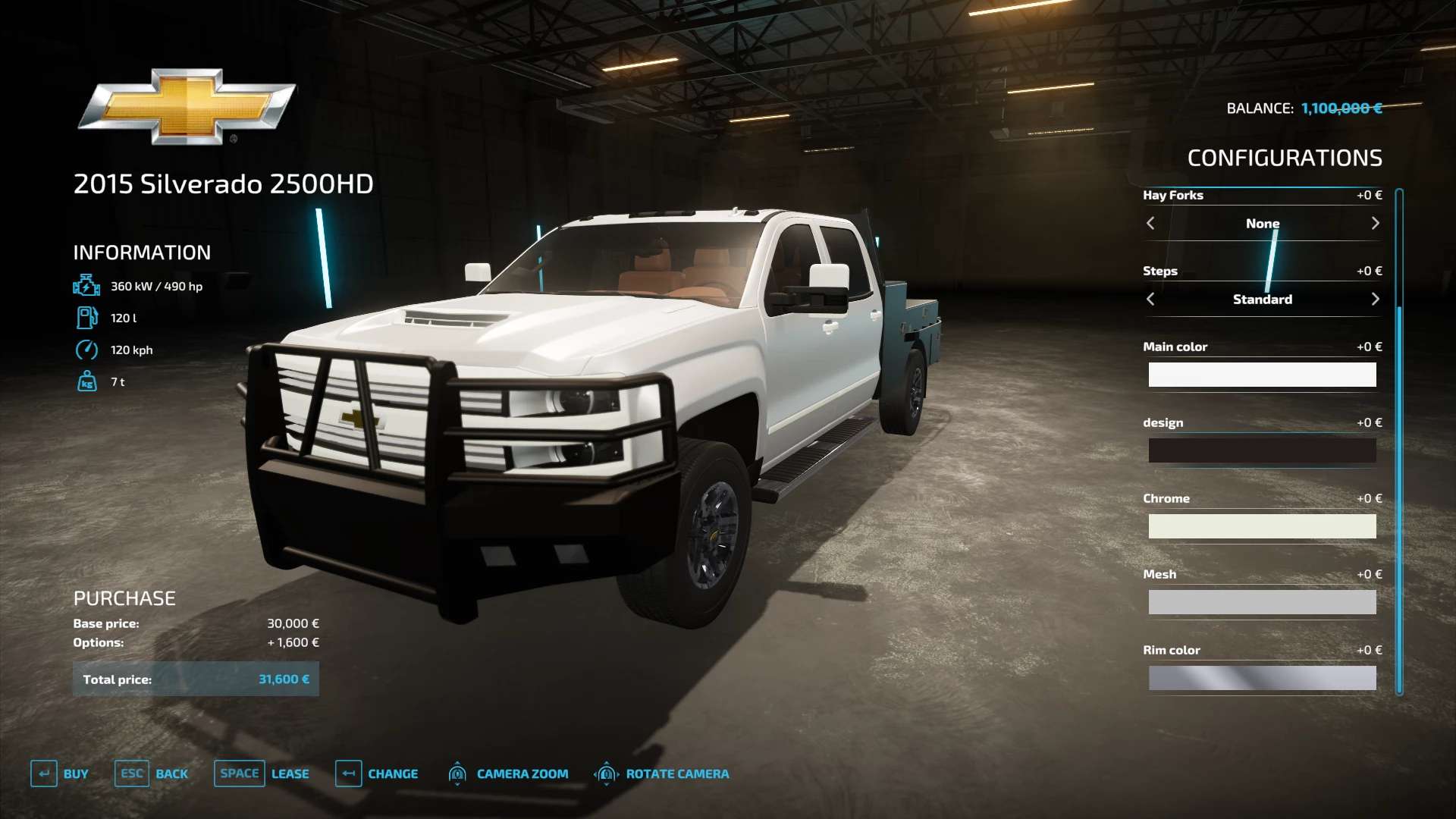
Task: Pick the Chrome color swatch
Action: tap(1262, 526)
